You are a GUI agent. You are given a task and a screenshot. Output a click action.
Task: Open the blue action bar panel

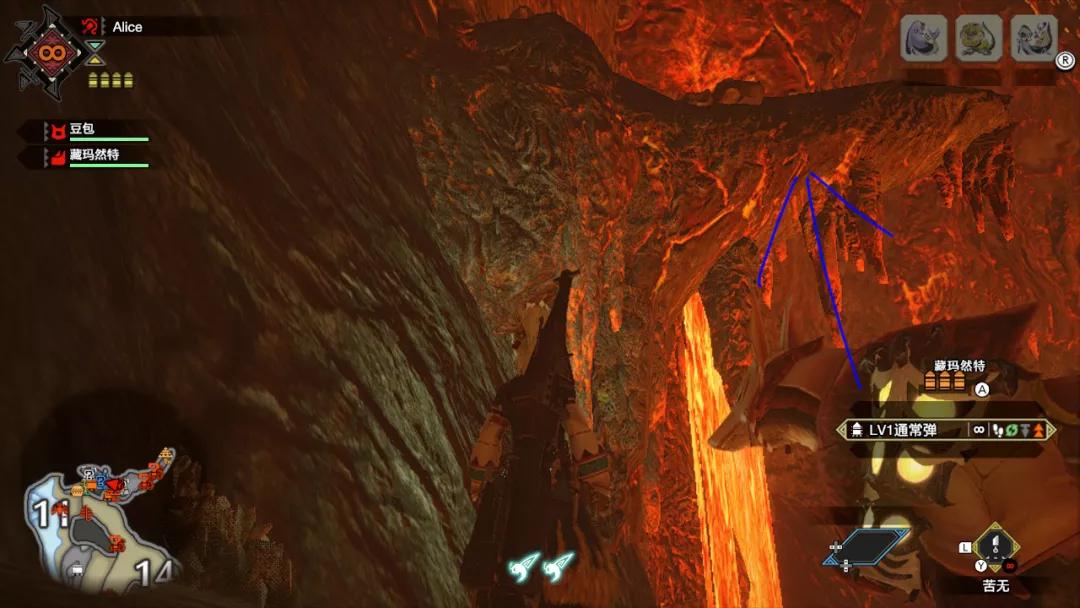pos(866,548)
